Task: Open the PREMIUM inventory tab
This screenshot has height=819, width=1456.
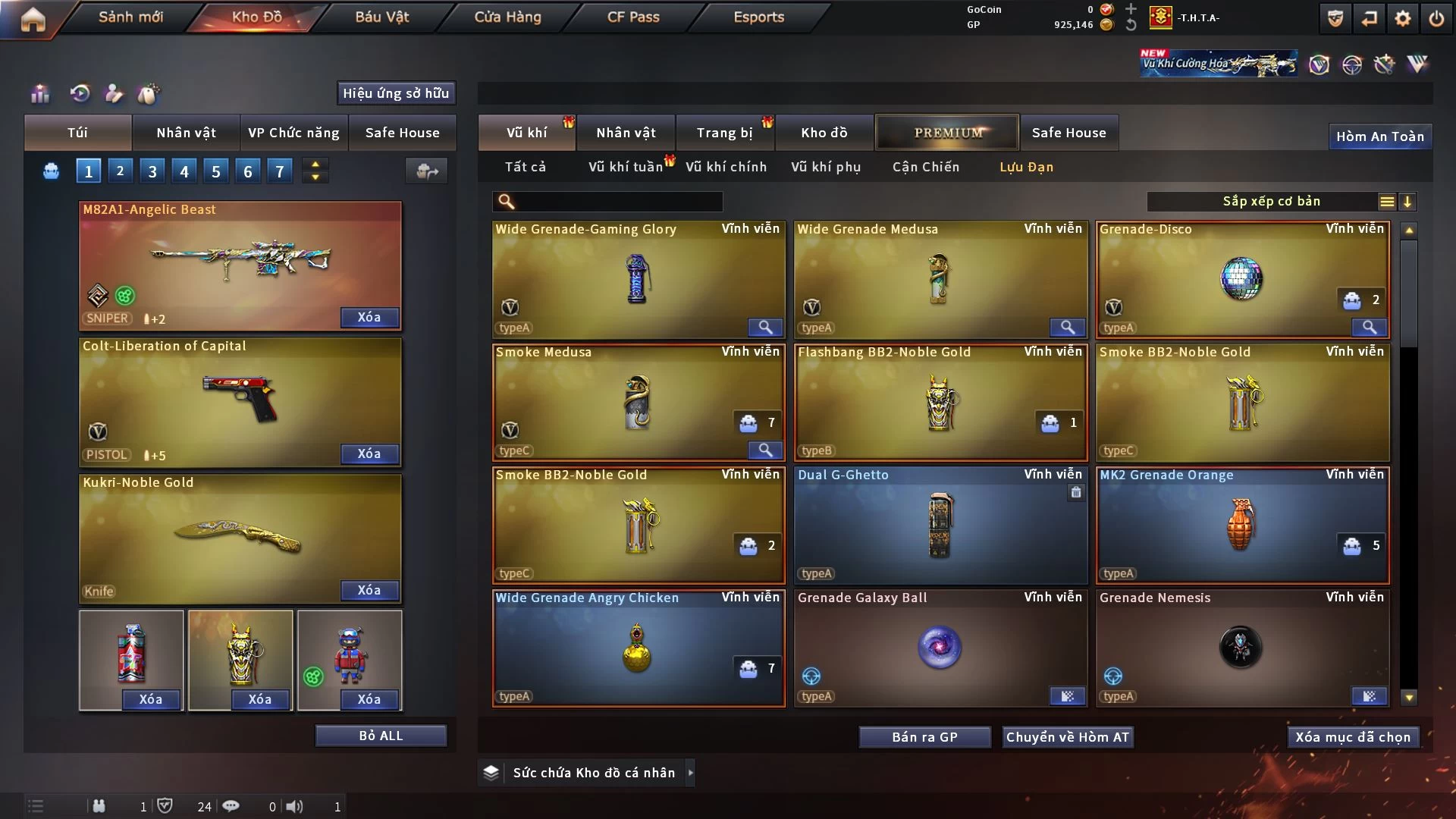Action: [947, 133]
